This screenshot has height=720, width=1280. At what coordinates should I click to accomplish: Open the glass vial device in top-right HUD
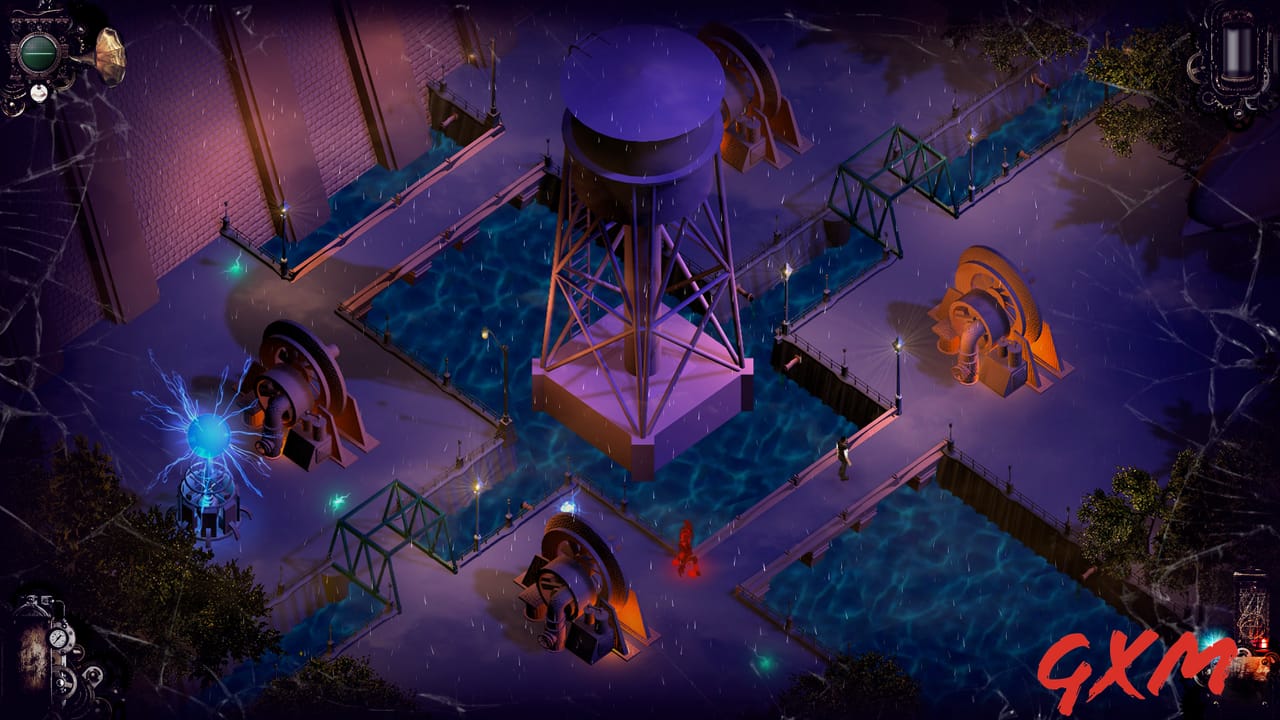click(1238, 50)
